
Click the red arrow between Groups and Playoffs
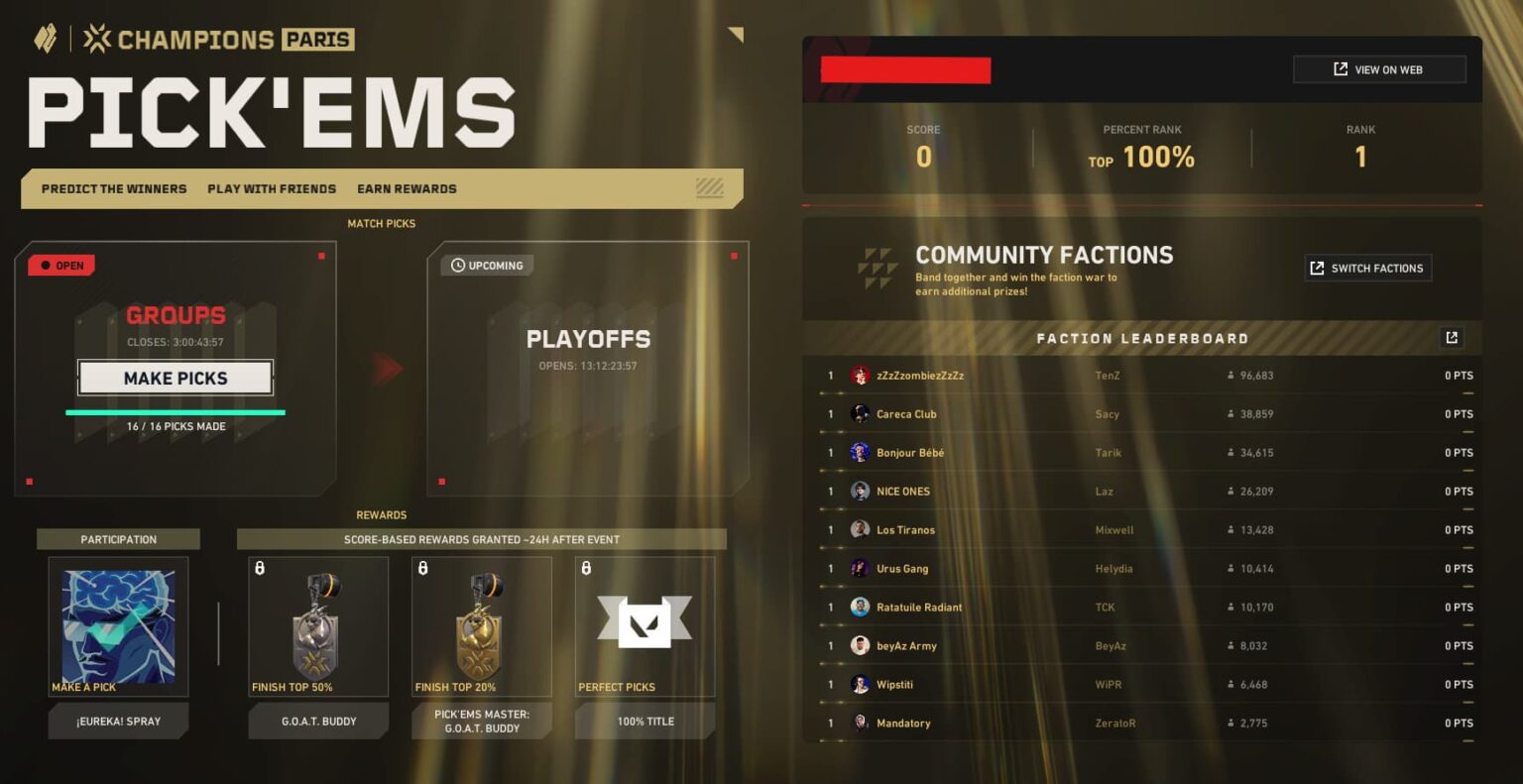click(x=387, y=367)
